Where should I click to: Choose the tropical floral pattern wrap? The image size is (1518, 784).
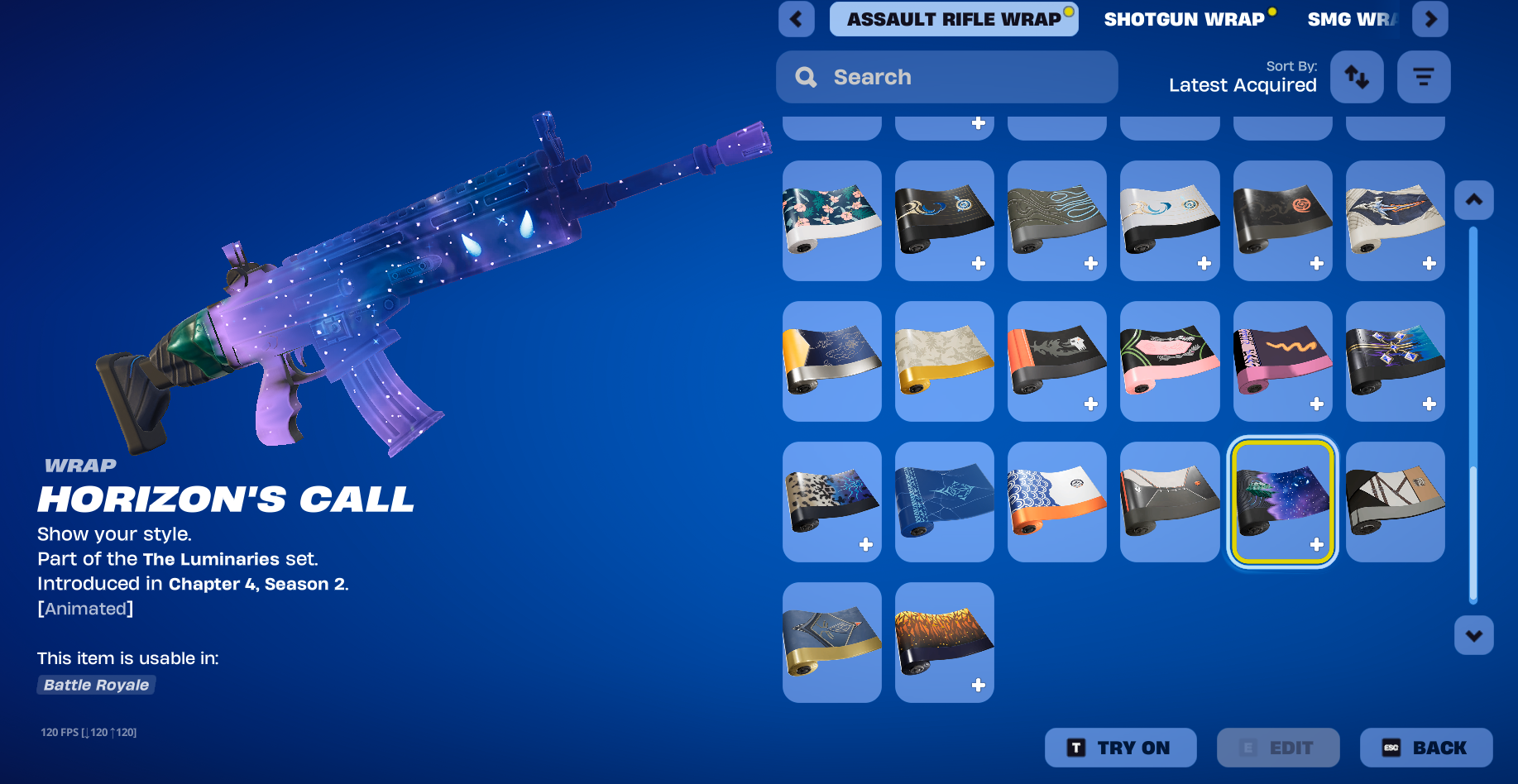pyautogui.click(x=831, y=220)
